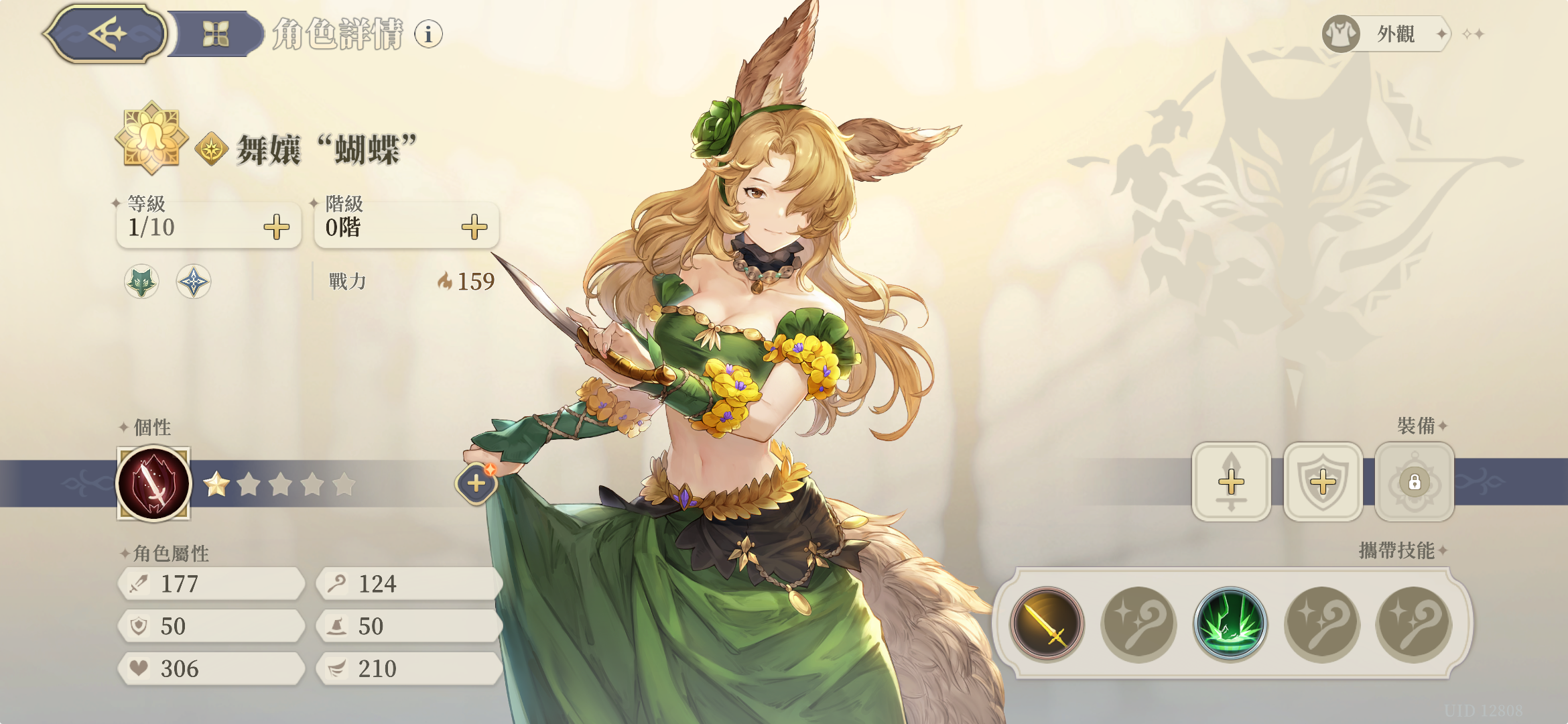1568x724 pixels.
Task: Click the first star in the personality rating
Action: tap(216, 484)
